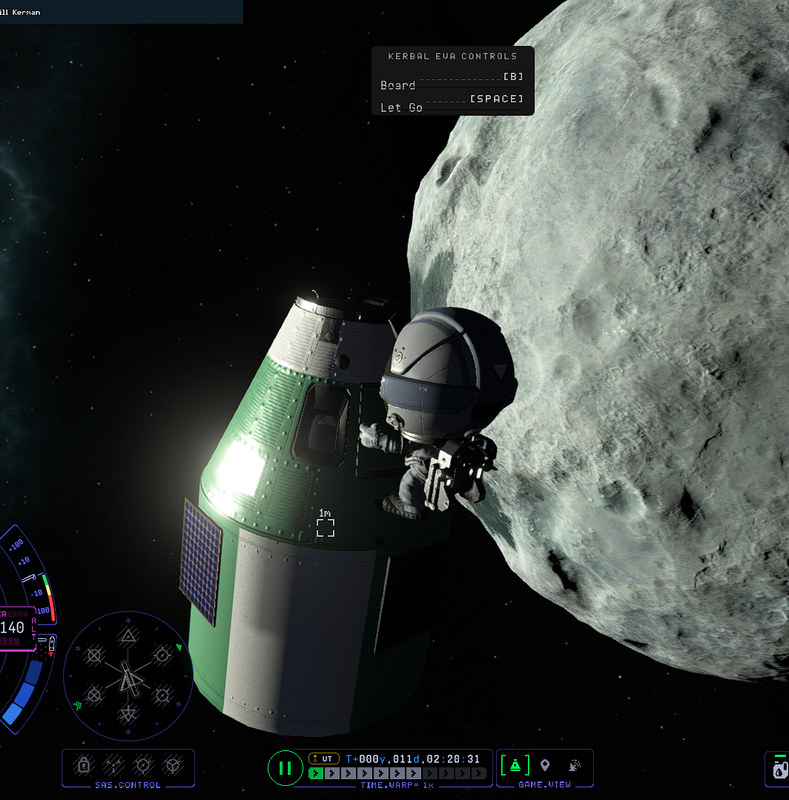
Task: Switch to flight view rocket icon
Action: tap(516, 766)
